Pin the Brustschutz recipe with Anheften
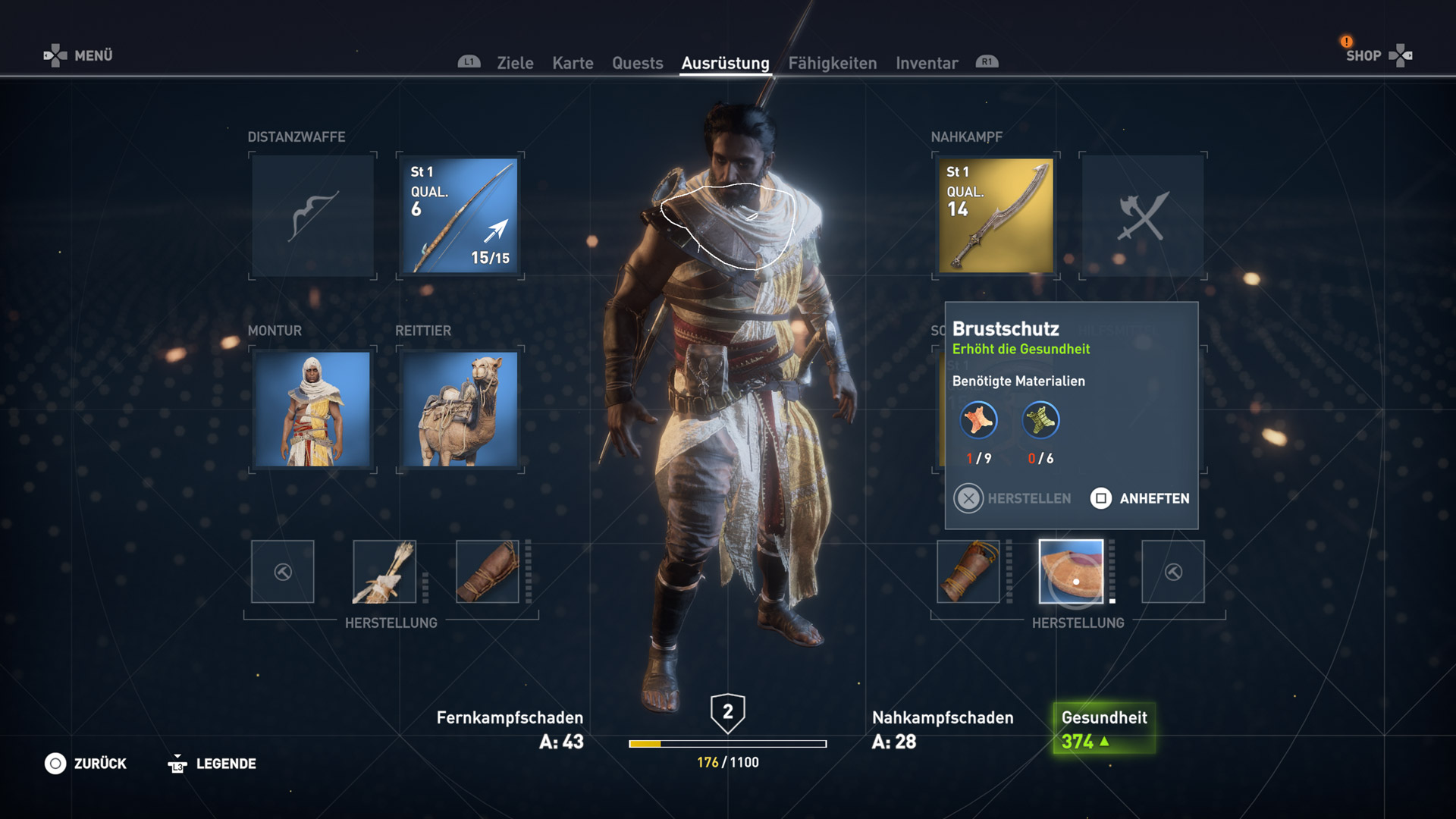Image resolution: width=1456 pixels, height=819 pixels. (1140, 498)
